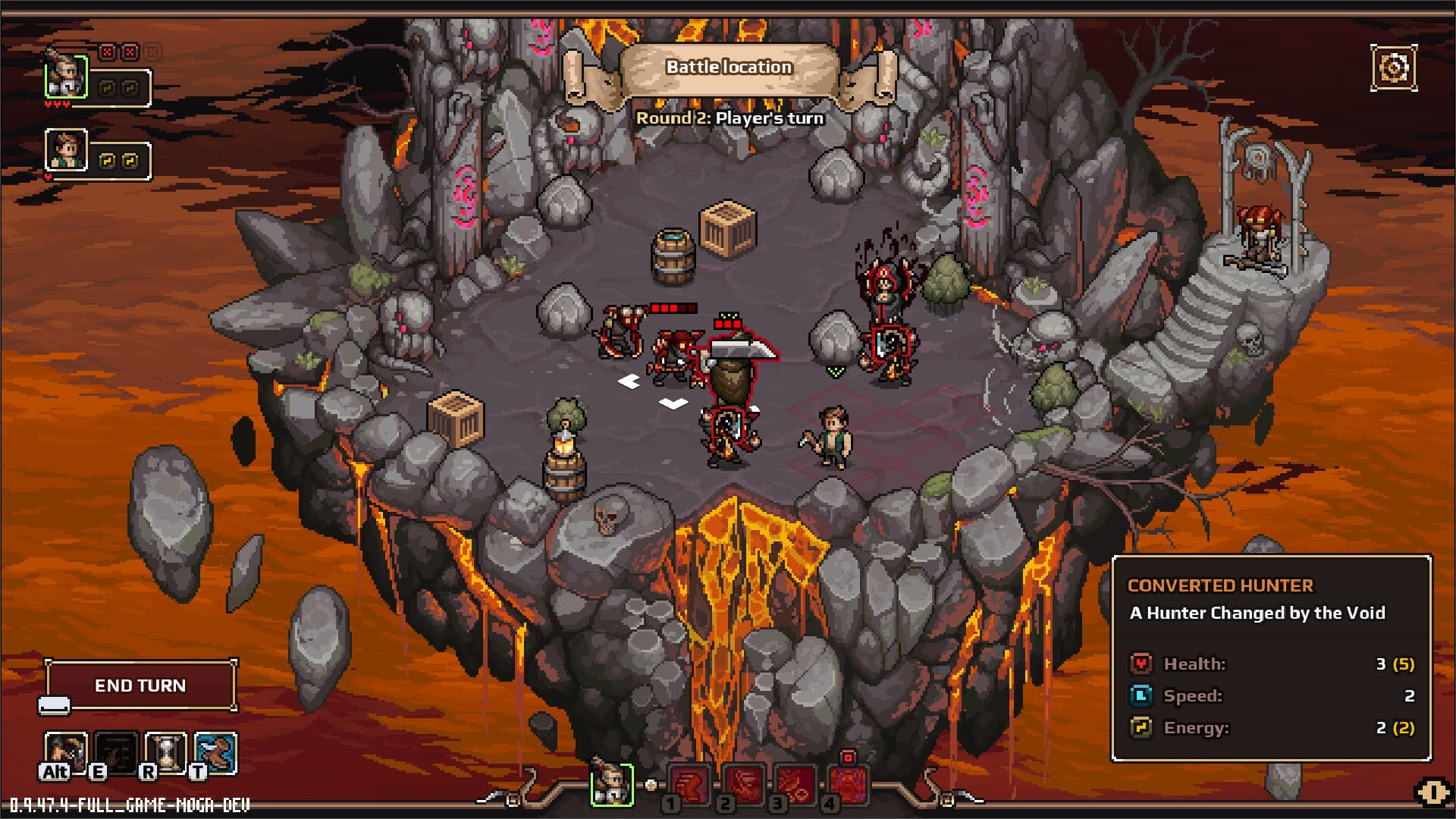This screenshot has height=819, width=1456.
Task: Click the Alt hotkey ability icon
Action: pyautogui.click(x=65, y=752)
